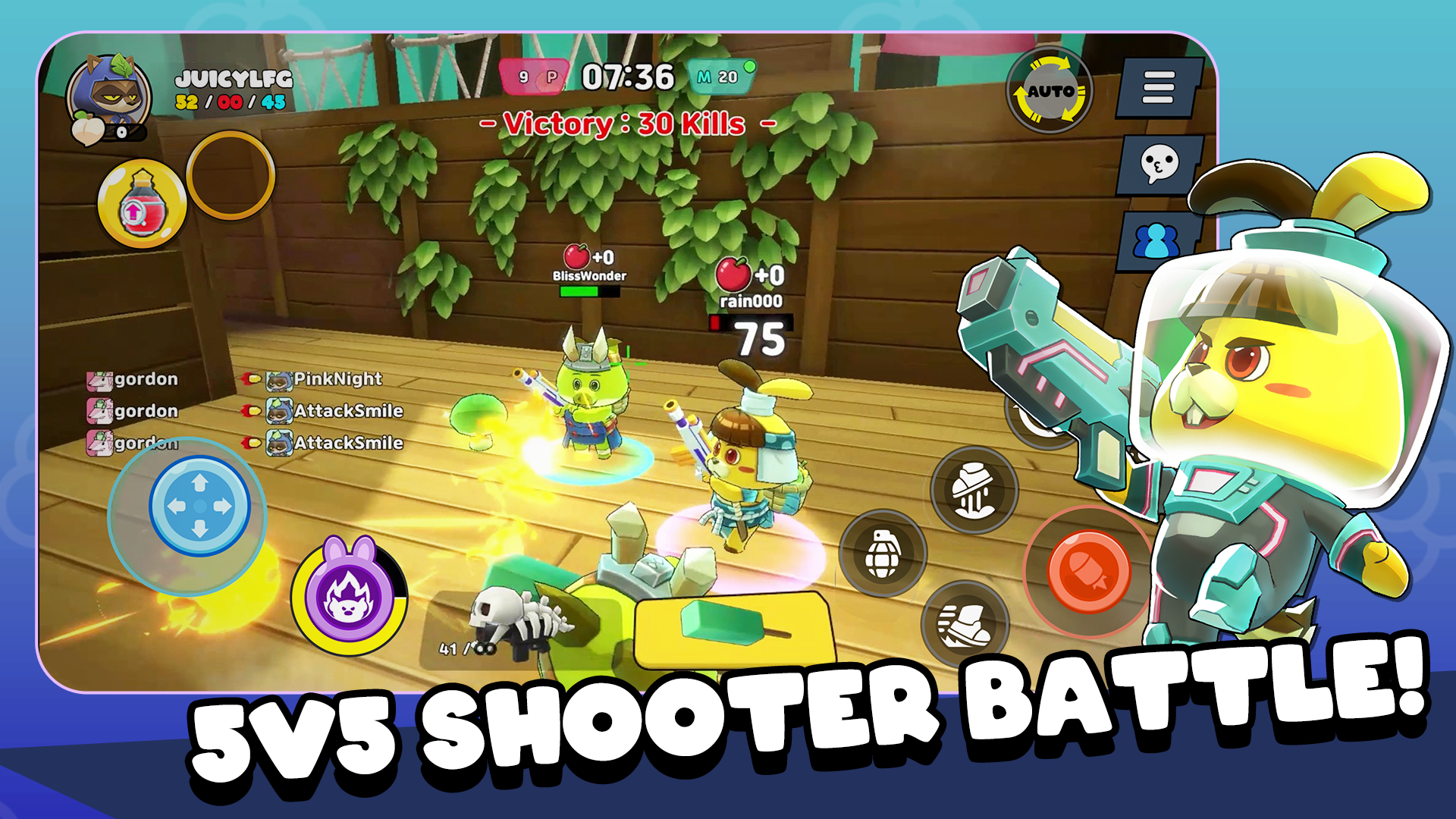Toggle the AUTO mode button
The width and height of the screenshot is (1456, 819).
[1050, 91]
